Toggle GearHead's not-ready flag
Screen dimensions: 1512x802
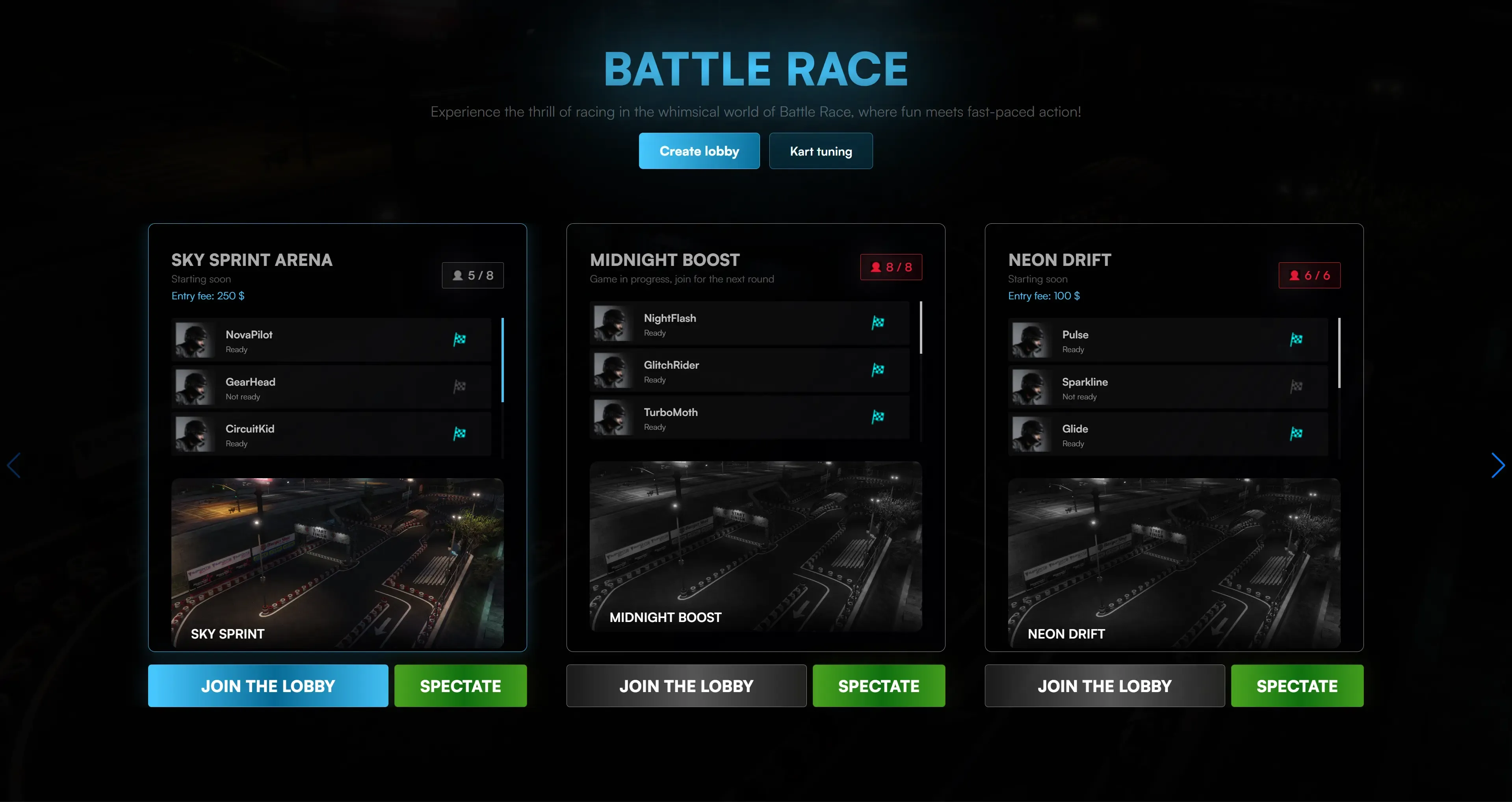[460, 386]
